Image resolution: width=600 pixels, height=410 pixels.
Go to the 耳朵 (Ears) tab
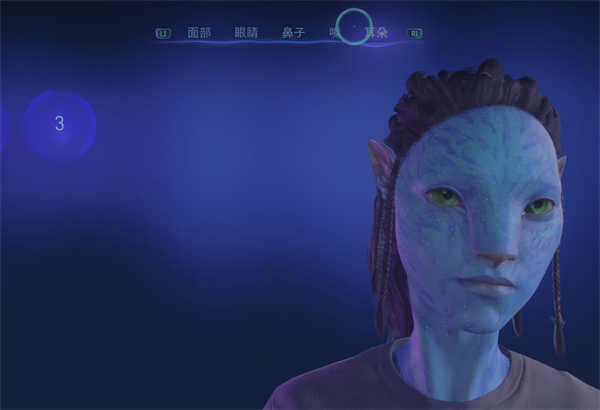376,33
